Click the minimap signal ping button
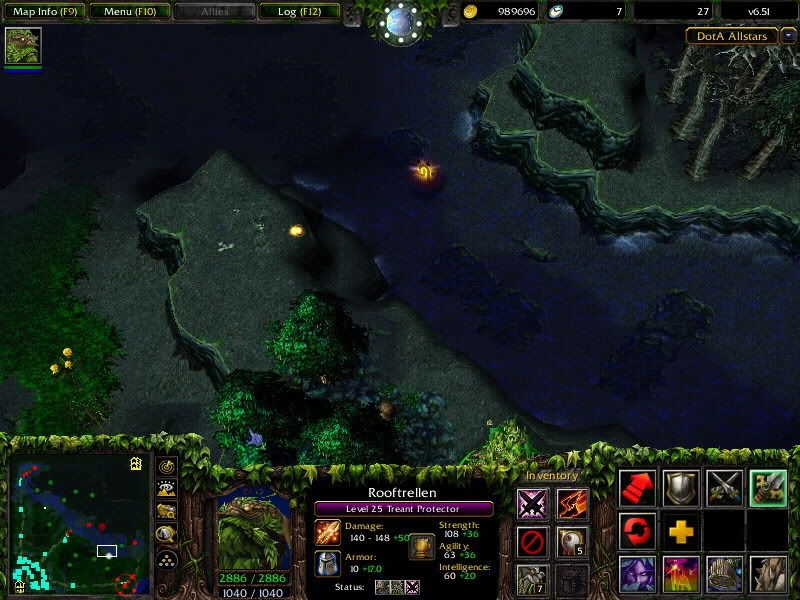Viewport: 800px width, 600px height. 168,466
